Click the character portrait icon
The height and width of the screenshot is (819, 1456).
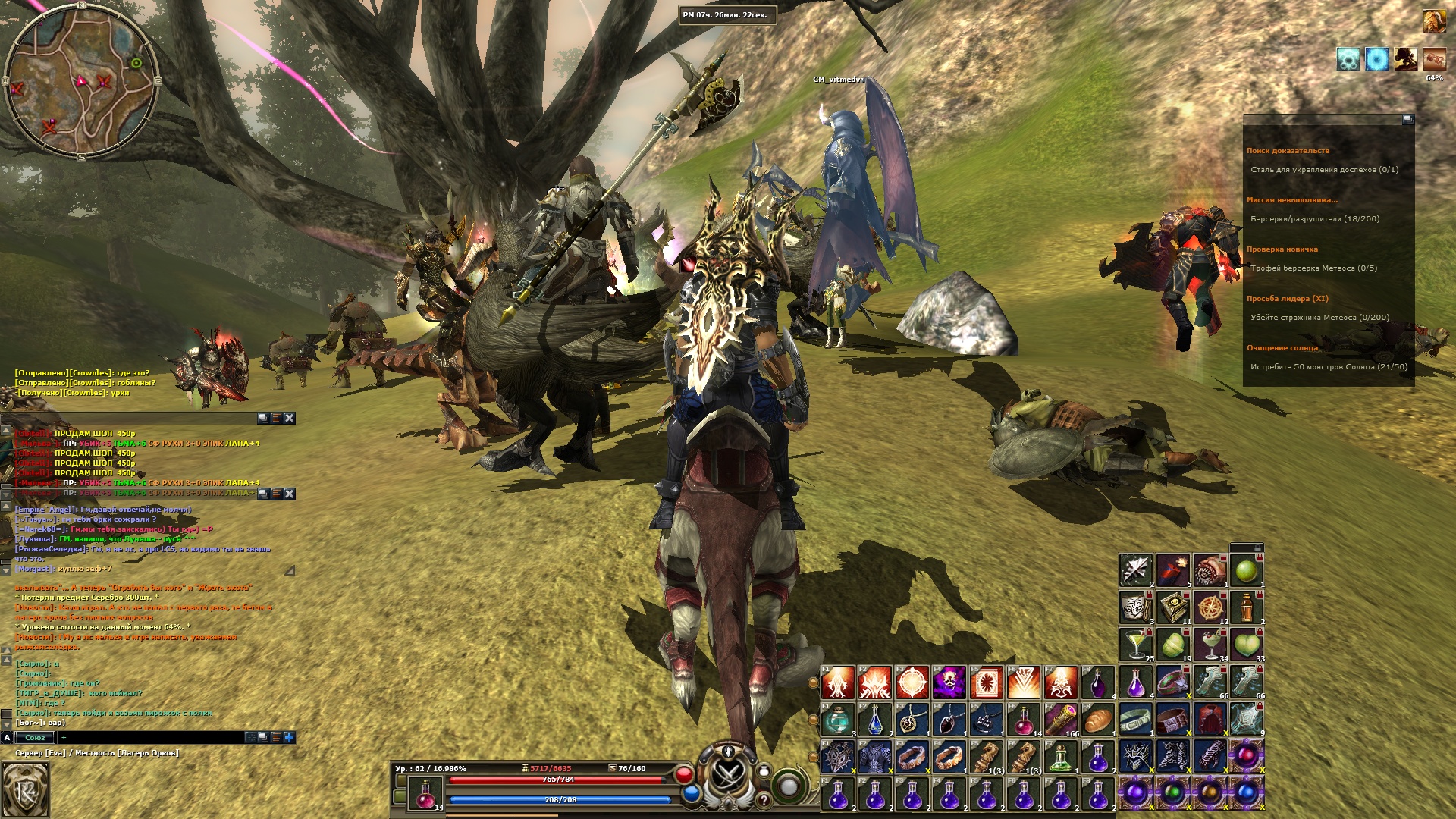coord(1433,21)
